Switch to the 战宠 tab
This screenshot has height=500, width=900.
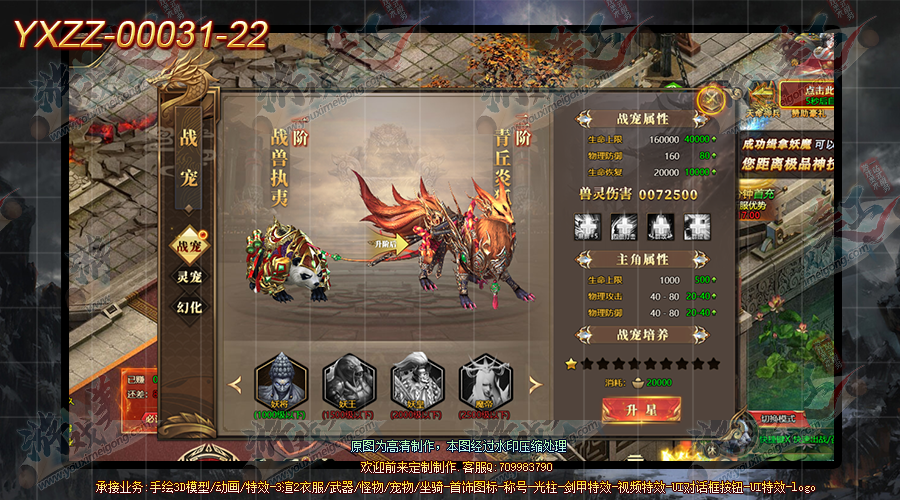coord(189,244)
